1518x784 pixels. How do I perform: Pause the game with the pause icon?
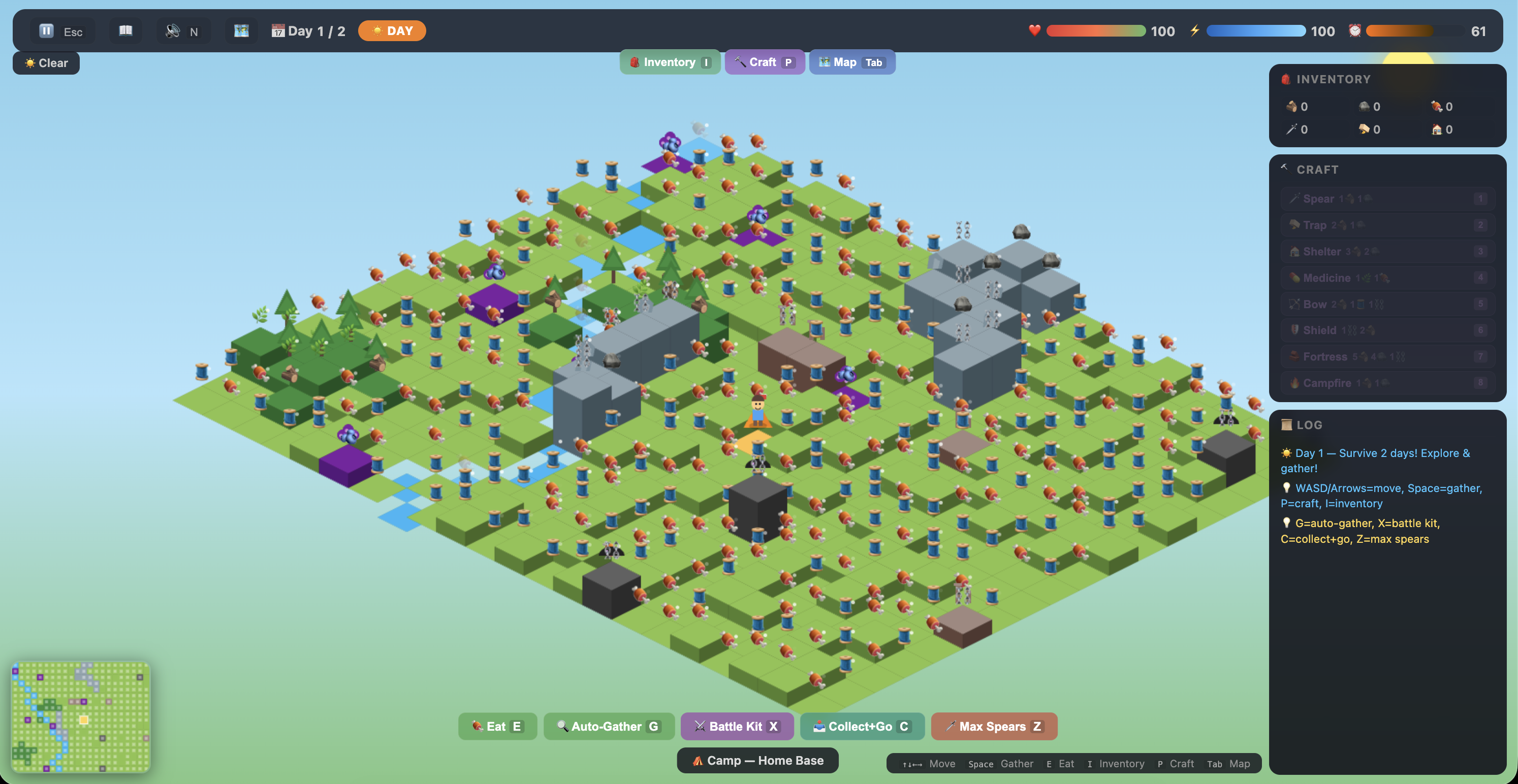[x=47, y=30]
